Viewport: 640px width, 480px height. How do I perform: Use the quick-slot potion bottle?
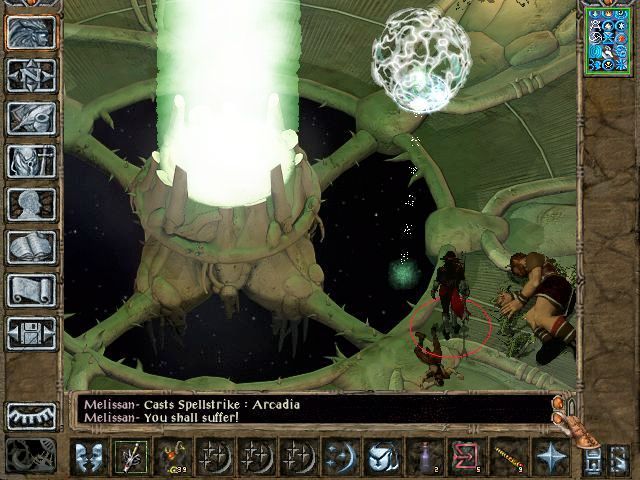(x=424, y=457)
